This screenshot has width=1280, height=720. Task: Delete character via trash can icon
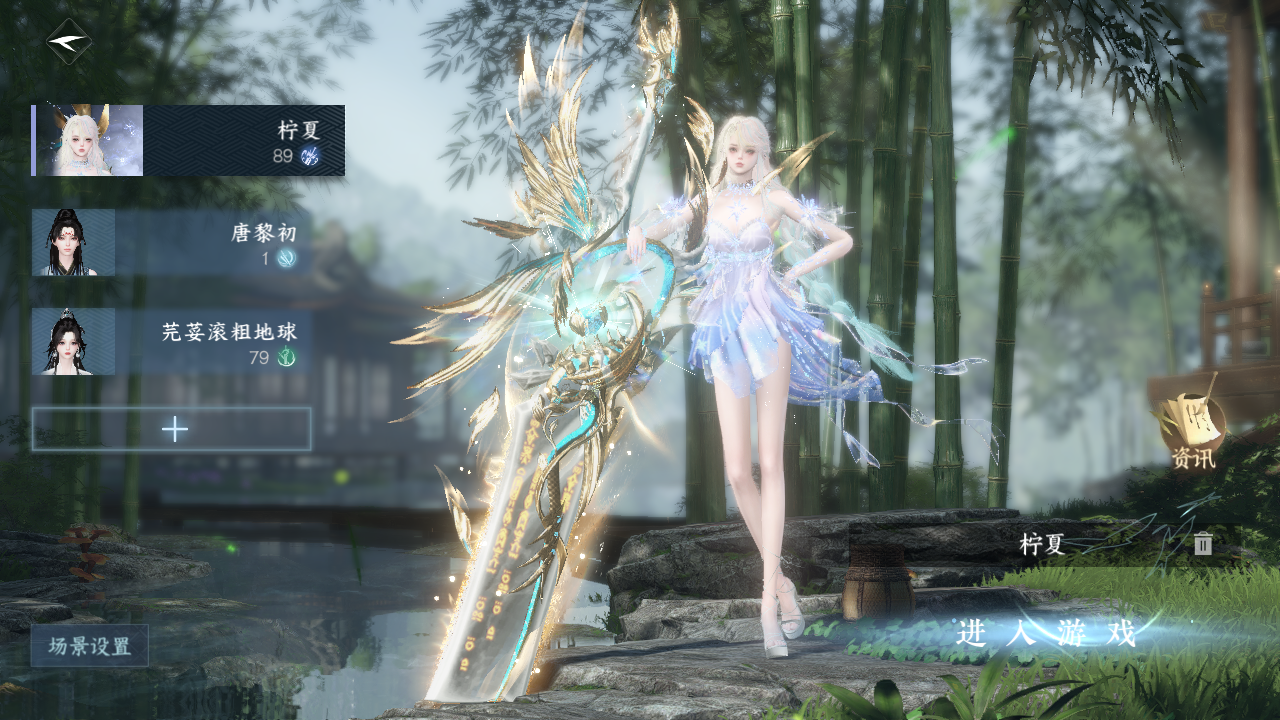point(1203,544)
